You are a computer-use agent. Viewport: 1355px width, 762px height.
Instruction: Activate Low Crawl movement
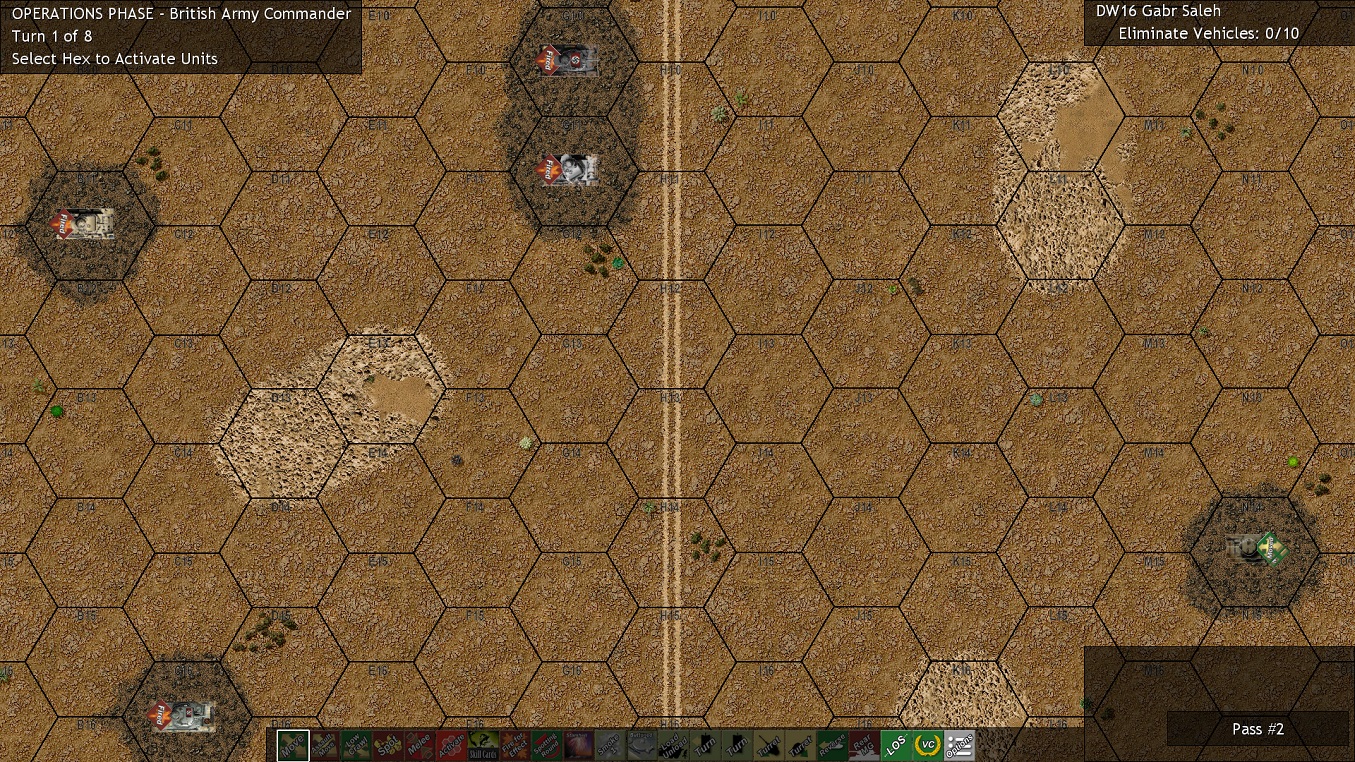356,745
